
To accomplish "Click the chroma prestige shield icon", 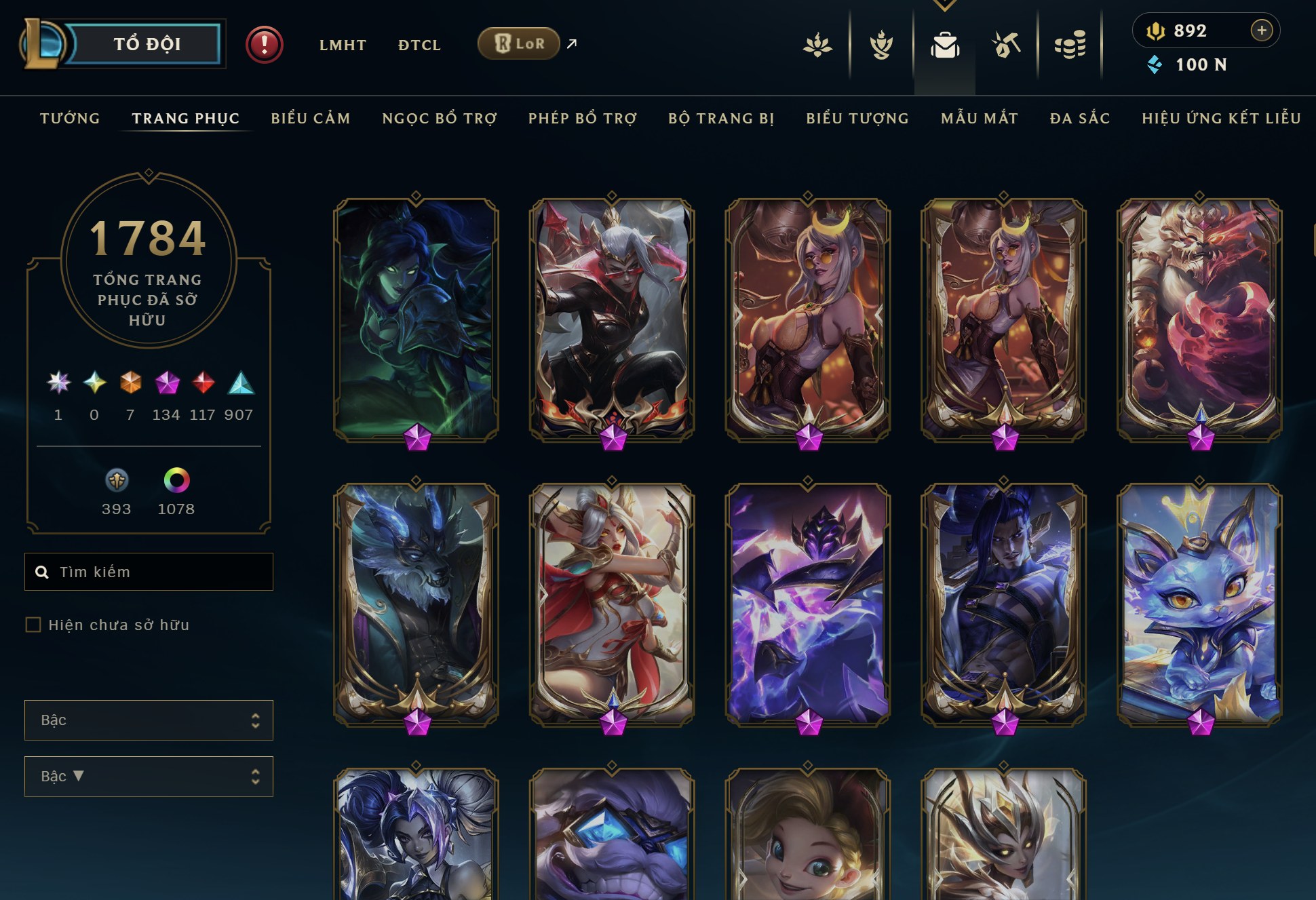I will [117, 483].
